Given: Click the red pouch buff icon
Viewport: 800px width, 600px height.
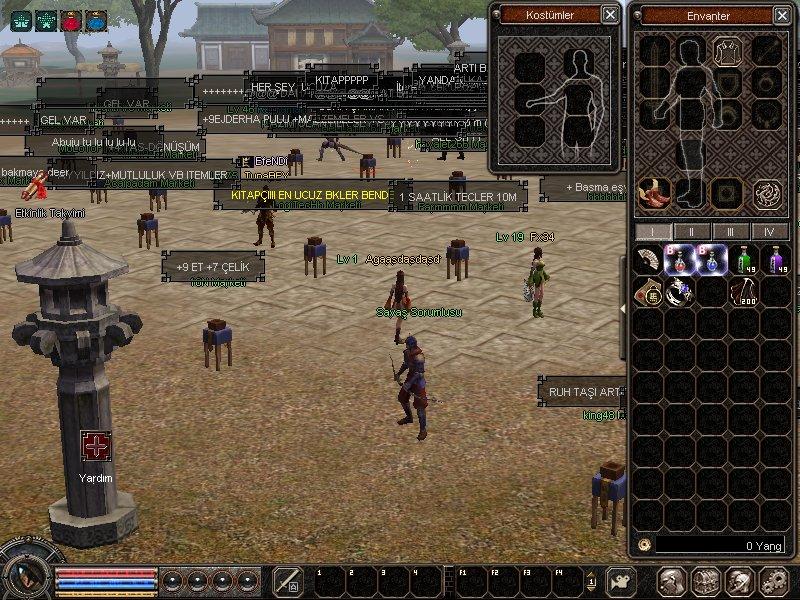Looking at the screenshot, I should [x=71, y=20].
